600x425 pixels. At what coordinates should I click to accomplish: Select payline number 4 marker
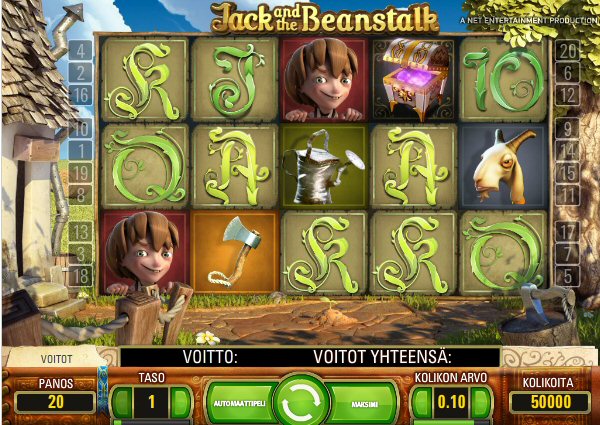coord(80,50)
